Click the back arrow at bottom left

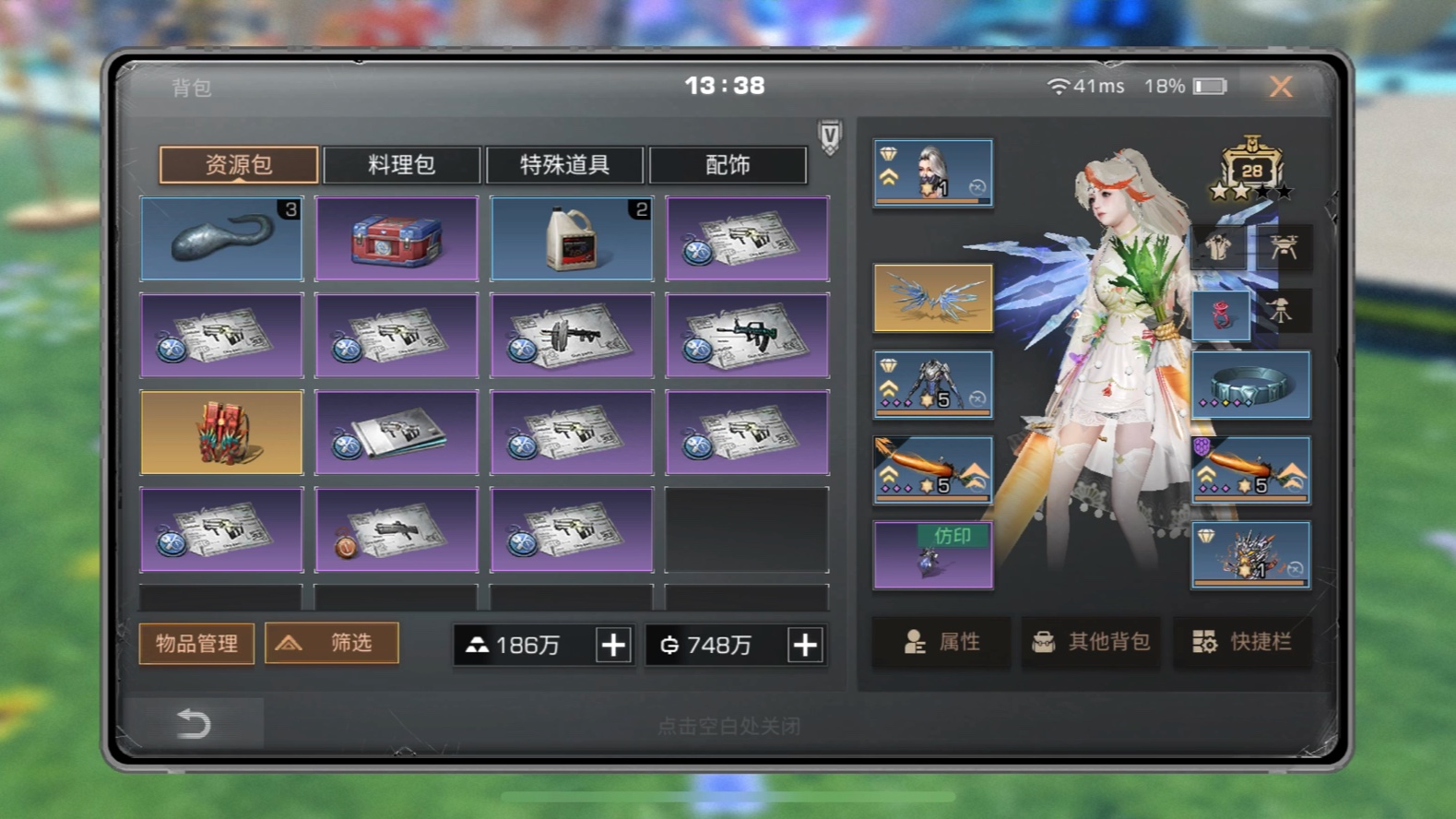(193, 724)
